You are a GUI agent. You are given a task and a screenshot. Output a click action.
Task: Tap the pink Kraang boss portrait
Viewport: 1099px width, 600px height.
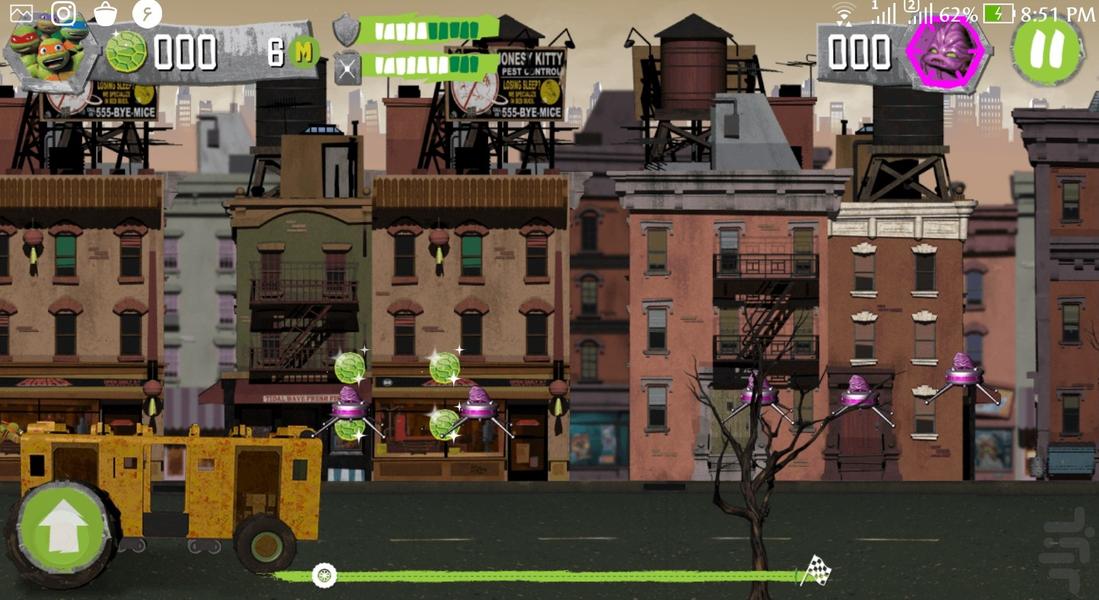pyautogui.click(x=945, y=51)
